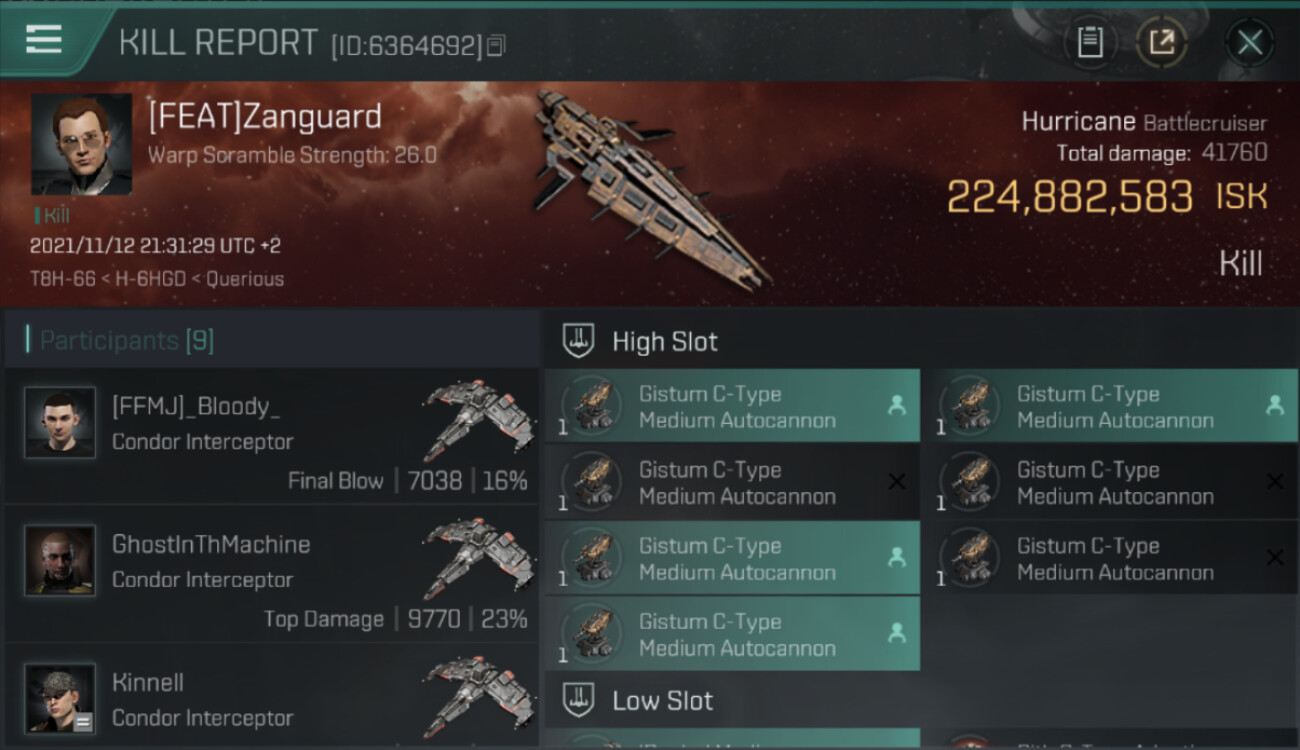Open the Participants list header
The image size is (1300, 750).
click(x=127, y=341)
